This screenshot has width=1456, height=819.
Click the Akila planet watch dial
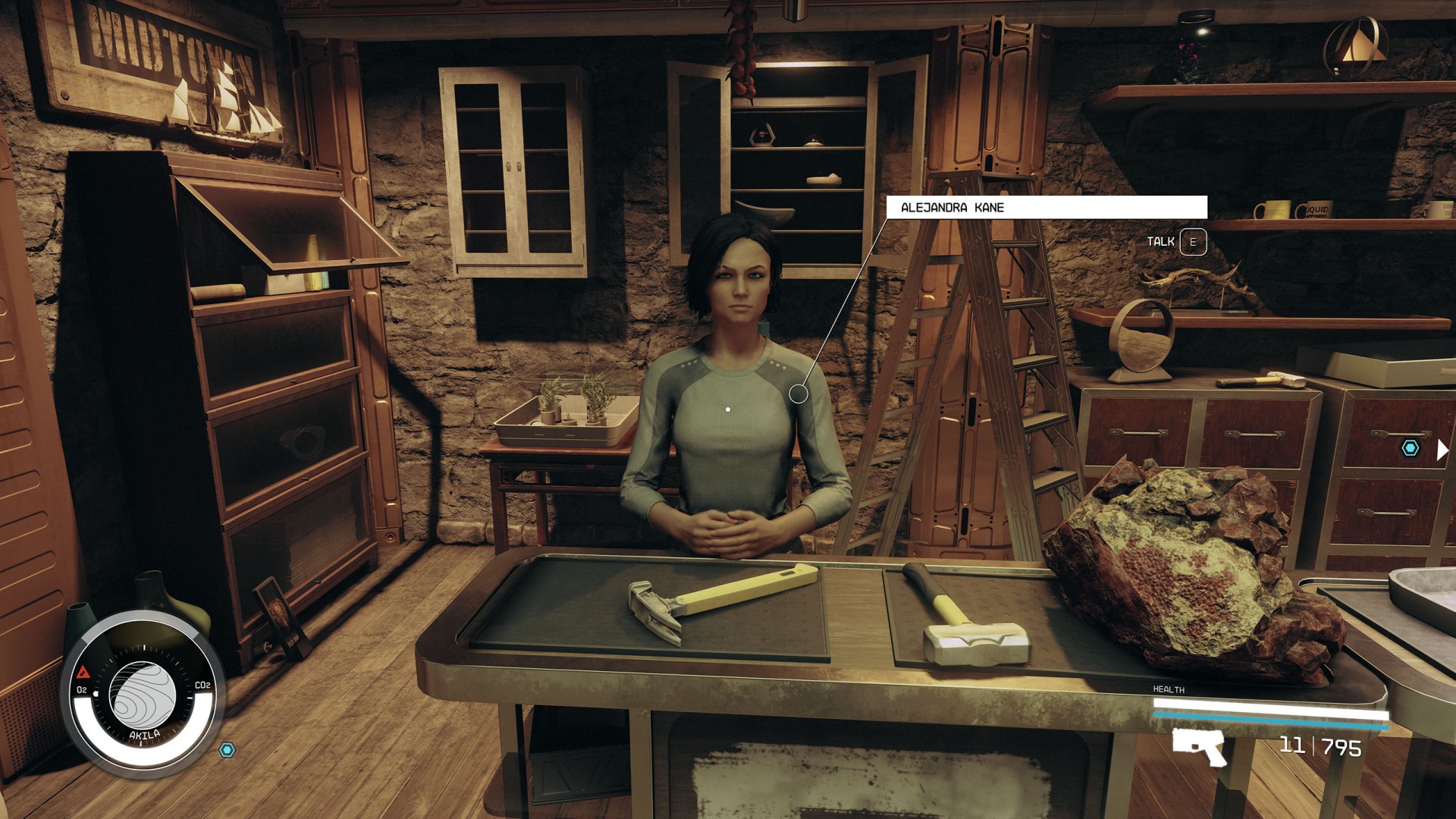(143, 695)
